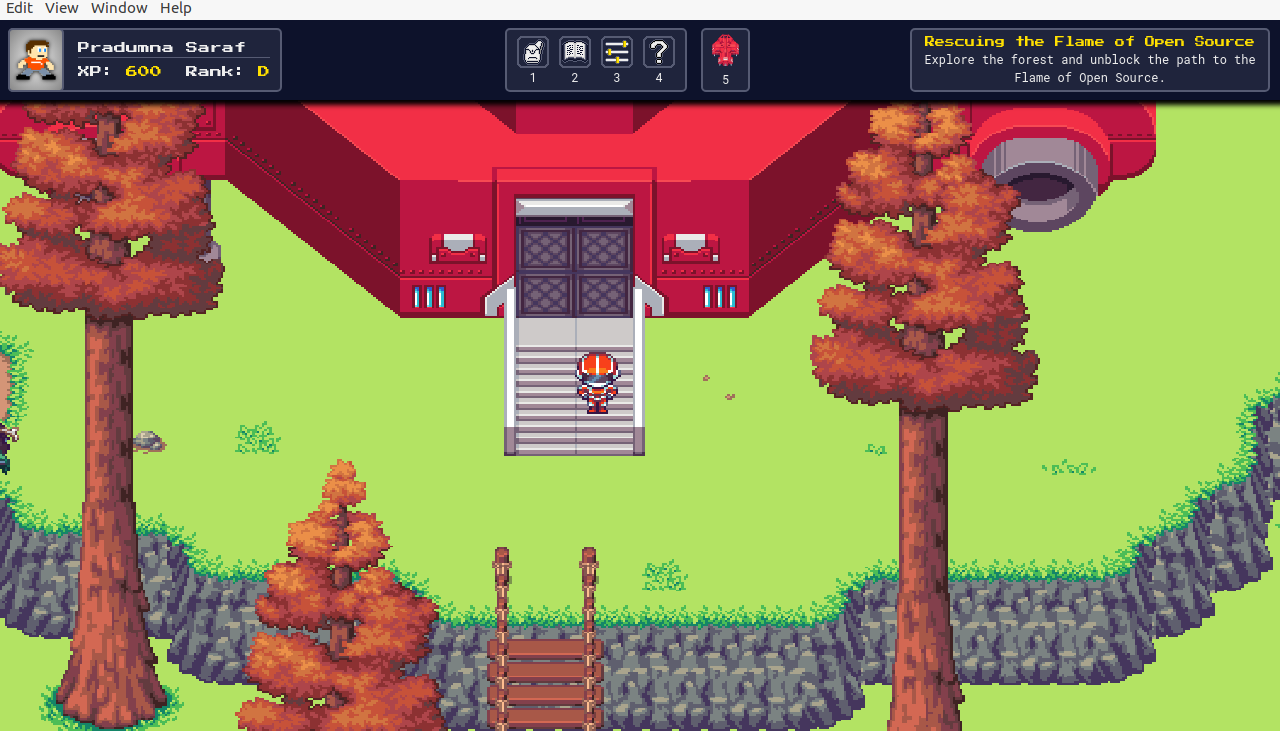Open the Edit menu

coord(19,8)
